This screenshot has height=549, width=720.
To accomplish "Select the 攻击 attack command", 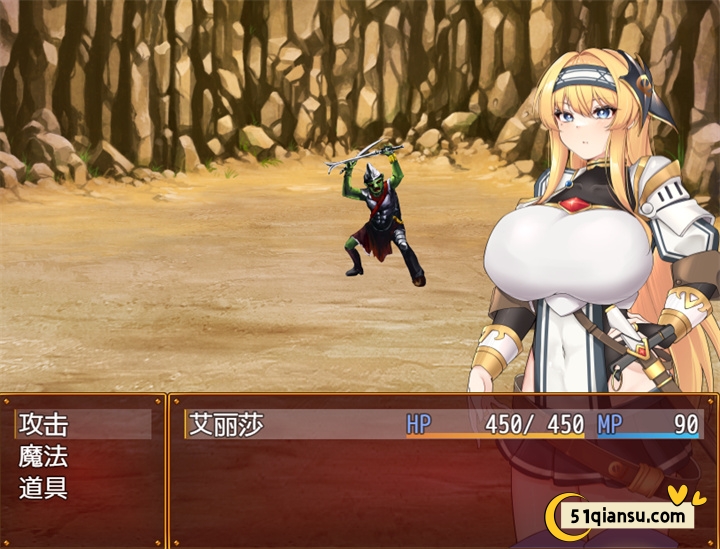I will [45, 424].
